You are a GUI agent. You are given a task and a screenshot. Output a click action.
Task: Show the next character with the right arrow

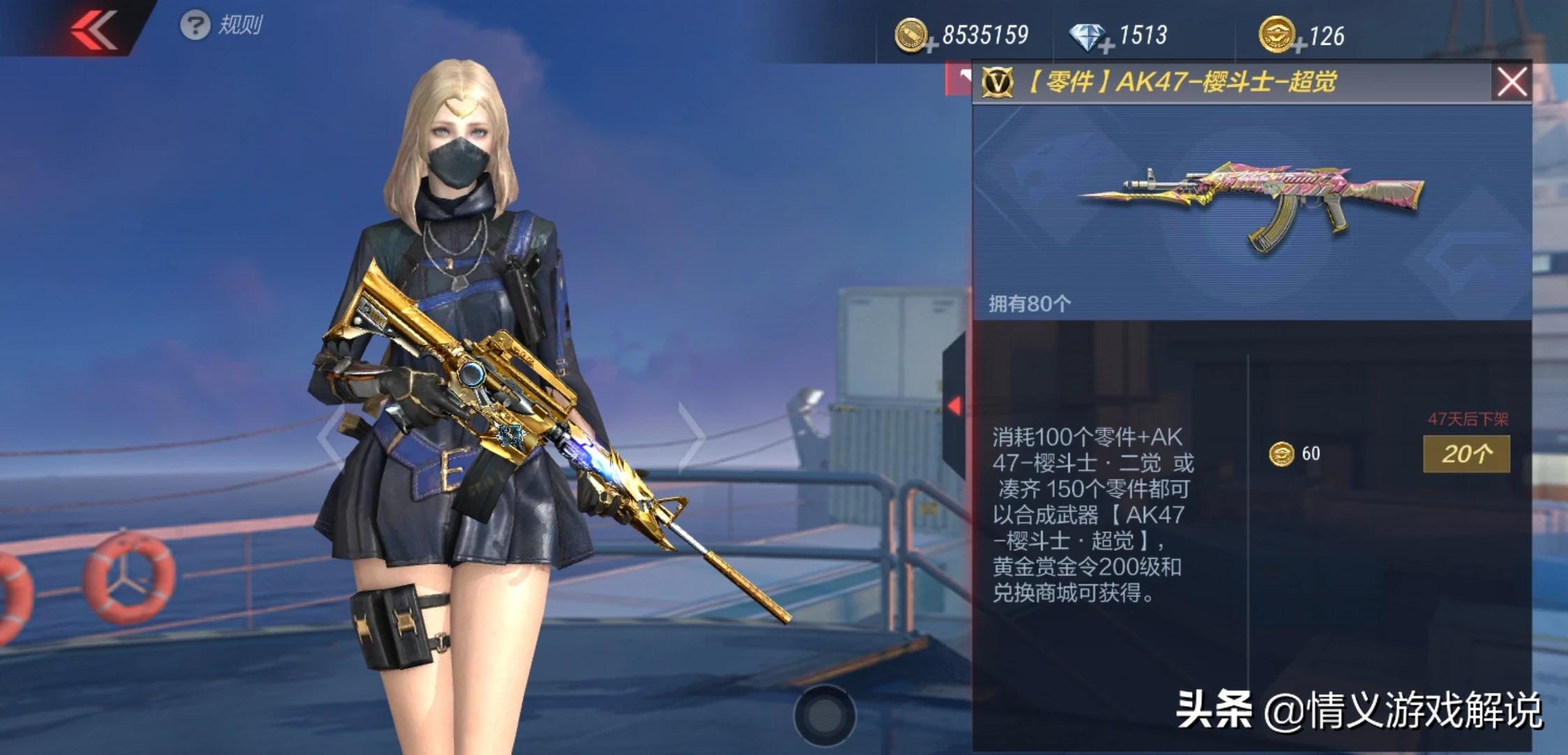pos(692,437)
